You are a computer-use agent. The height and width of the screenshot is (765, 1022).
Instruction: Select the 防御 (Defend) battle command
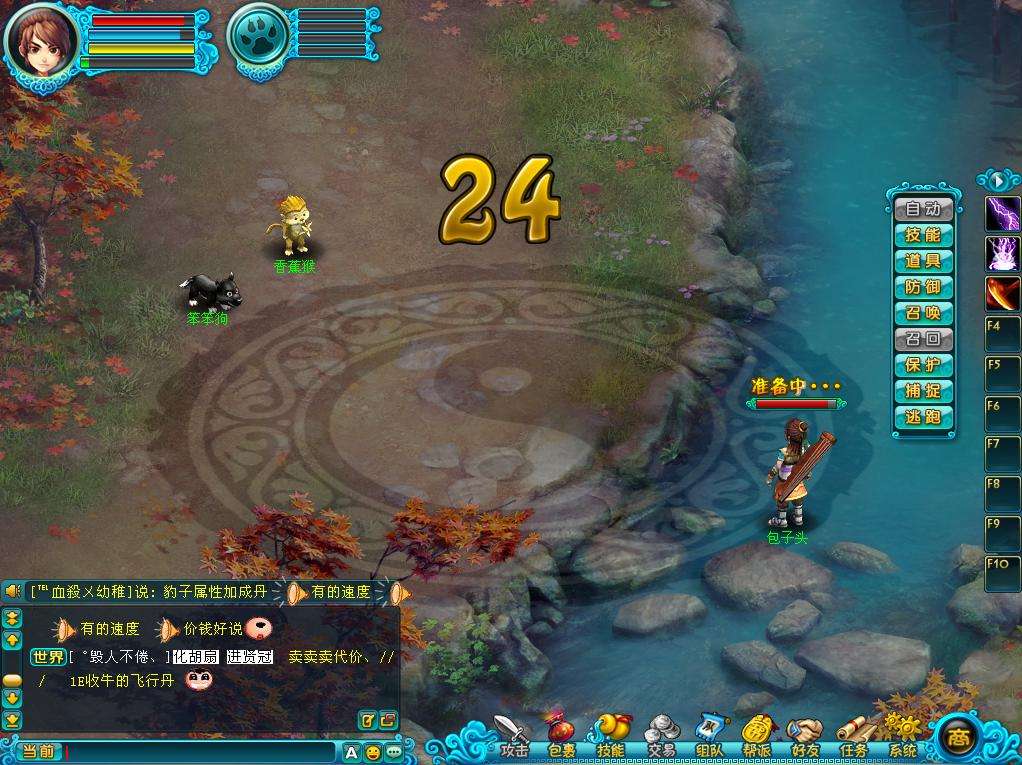922,287
